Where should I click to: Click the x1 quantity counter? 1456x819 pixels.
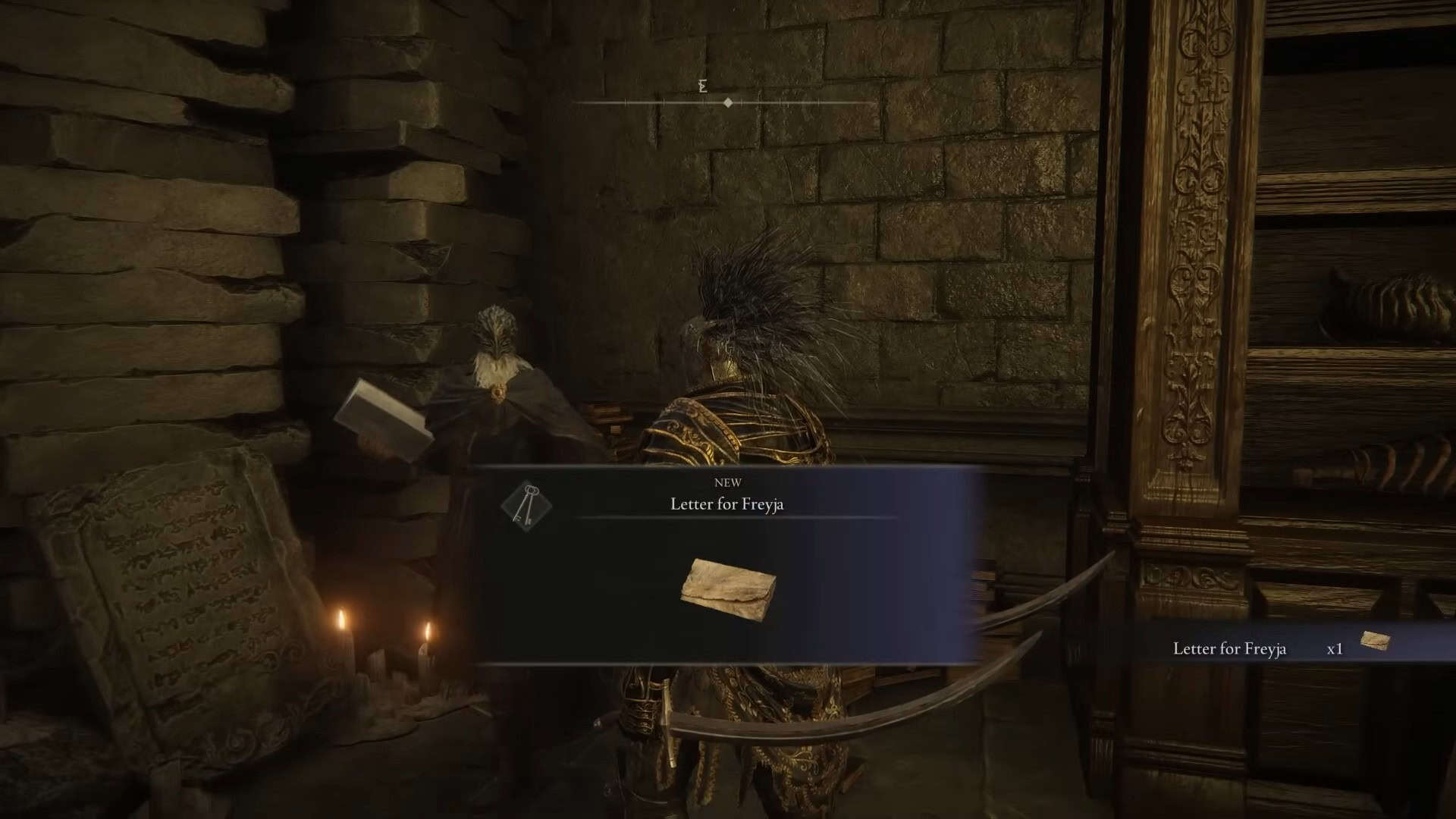click(x=1335, y=648)
